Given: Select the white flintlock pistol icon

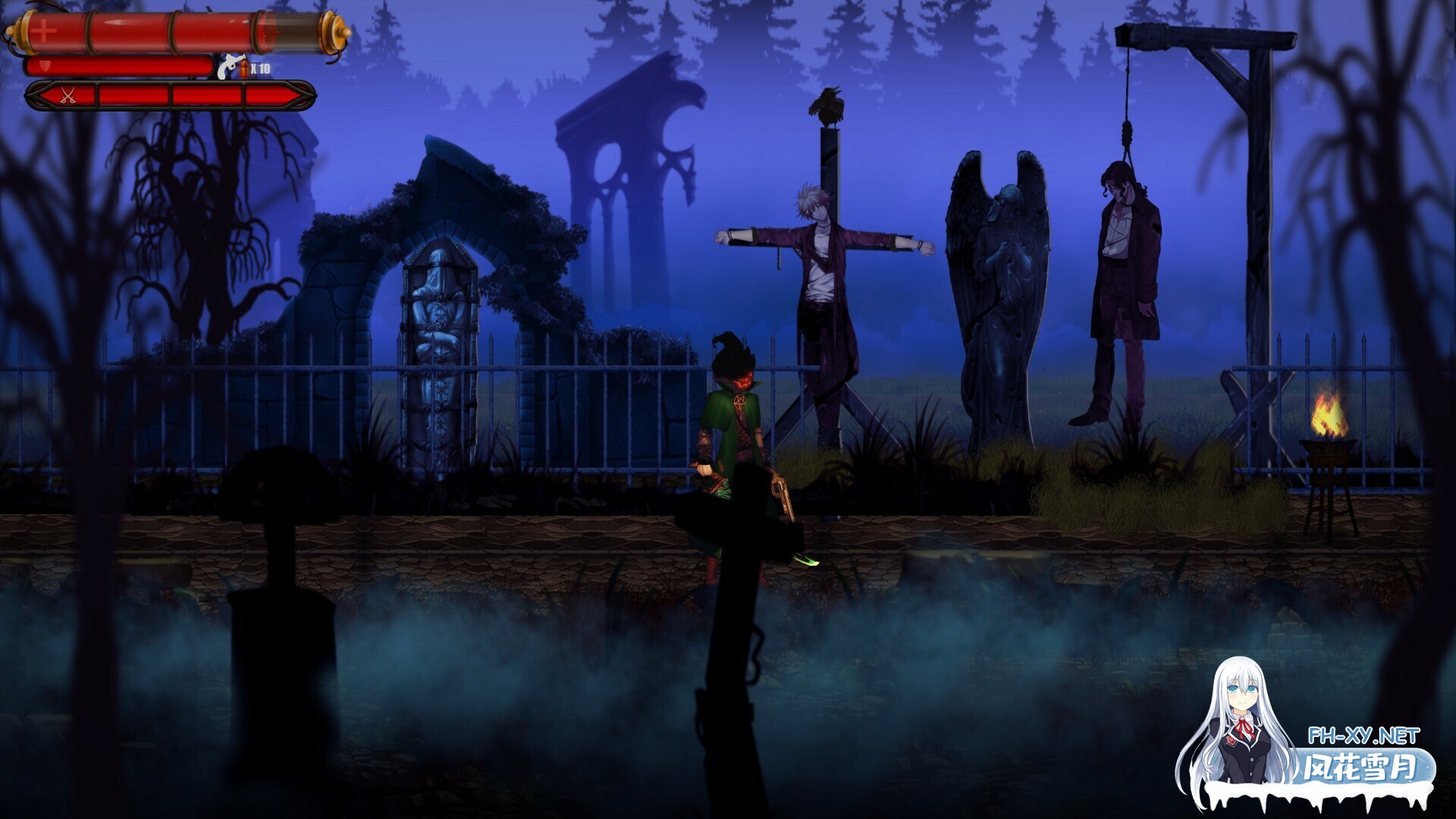Looking at the screenshot, I should click(231, 67).
